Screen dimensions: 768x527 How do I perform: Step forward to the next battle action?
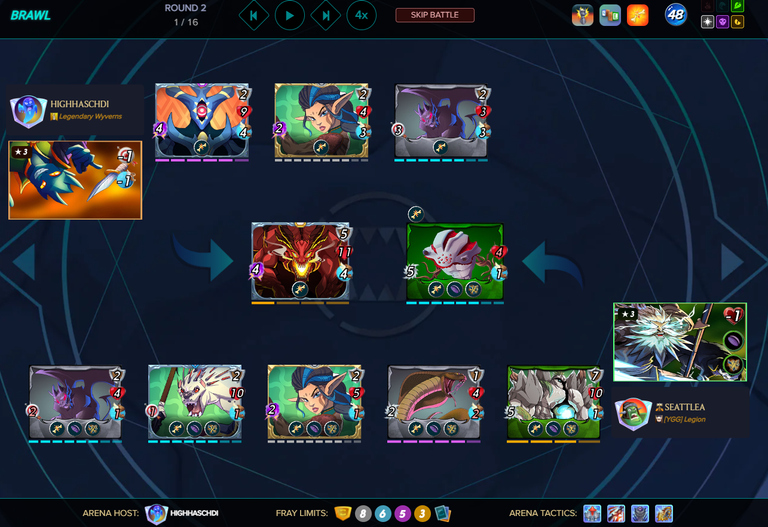326,15
